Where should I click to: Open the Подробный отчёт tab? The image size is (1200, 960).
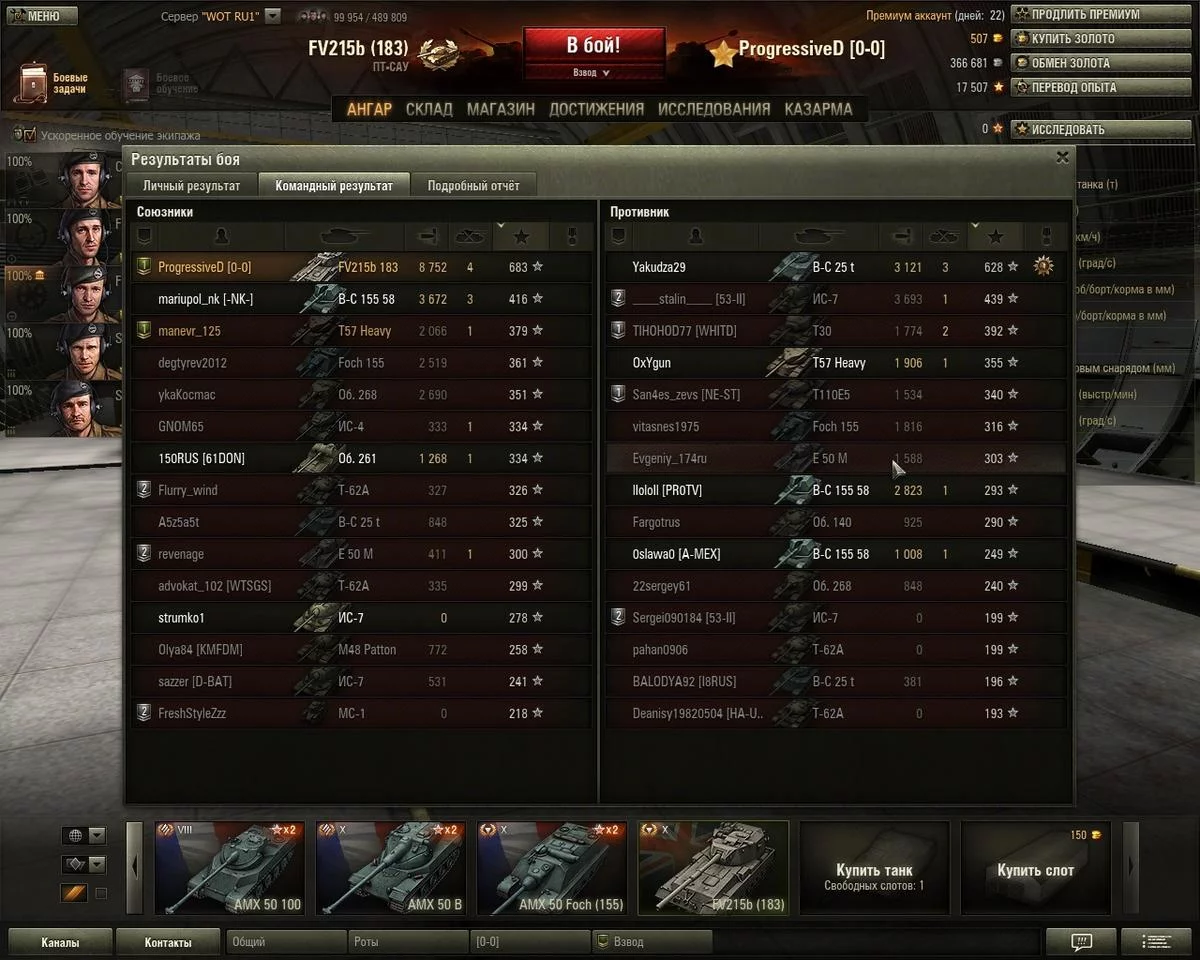pos(473,185)
